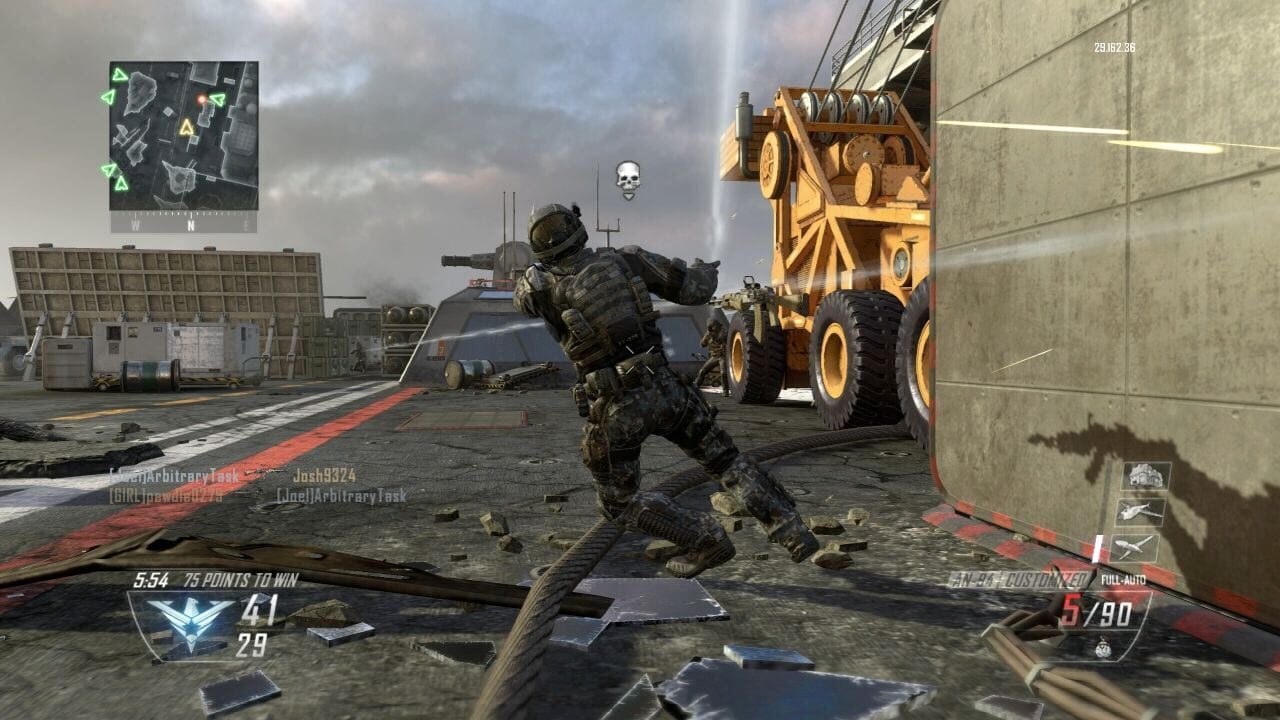Image resolution: width=1280 pixels, height=720 pixels.
Task: Click the red enemy dot on the minimap
Action: click(201, 99)
